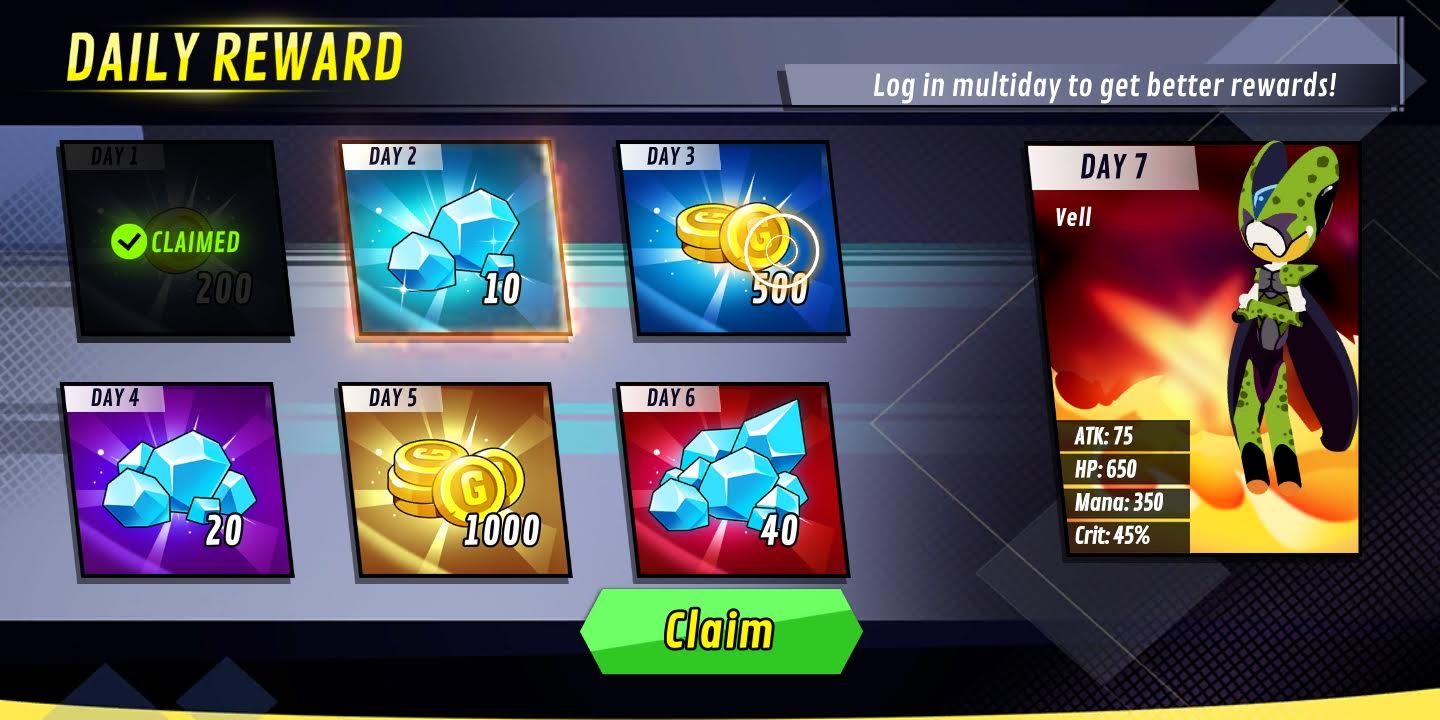Select the Mana: 350 stat entry
The image size is (1440, 720).
pos(1118,501)
